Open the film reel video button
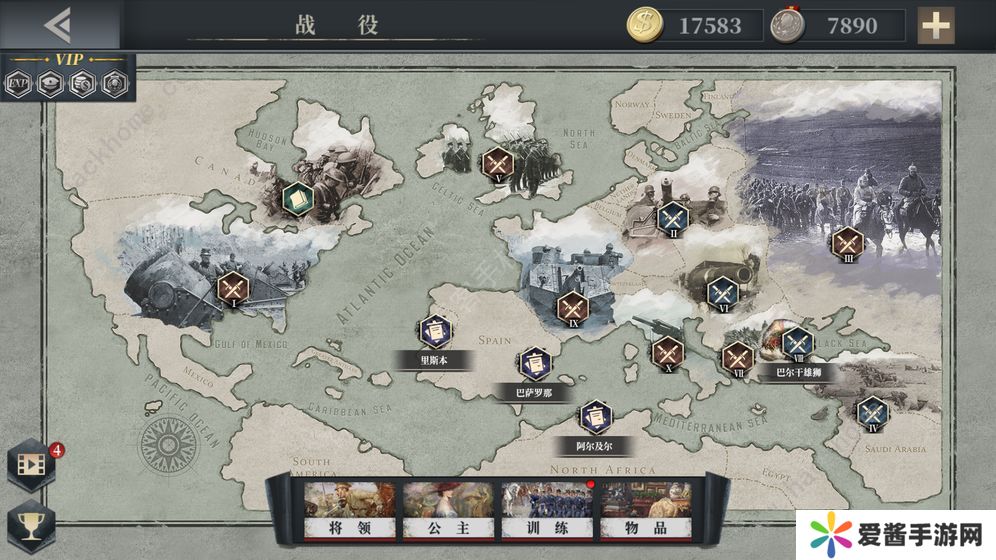Viewport: 996px width, 560px height. point(30,463)
